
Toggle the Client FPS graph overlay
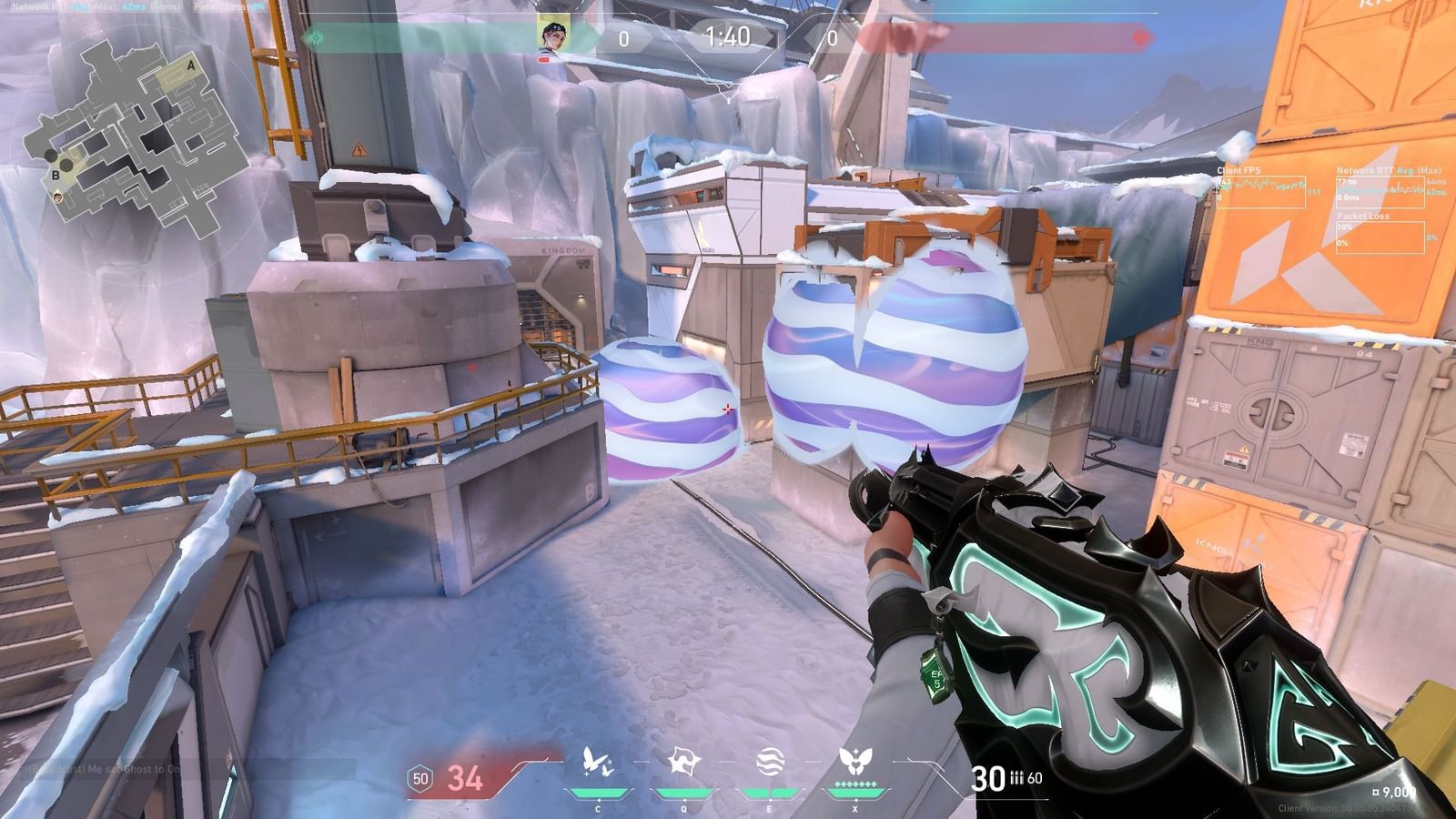pos(1262,191)
